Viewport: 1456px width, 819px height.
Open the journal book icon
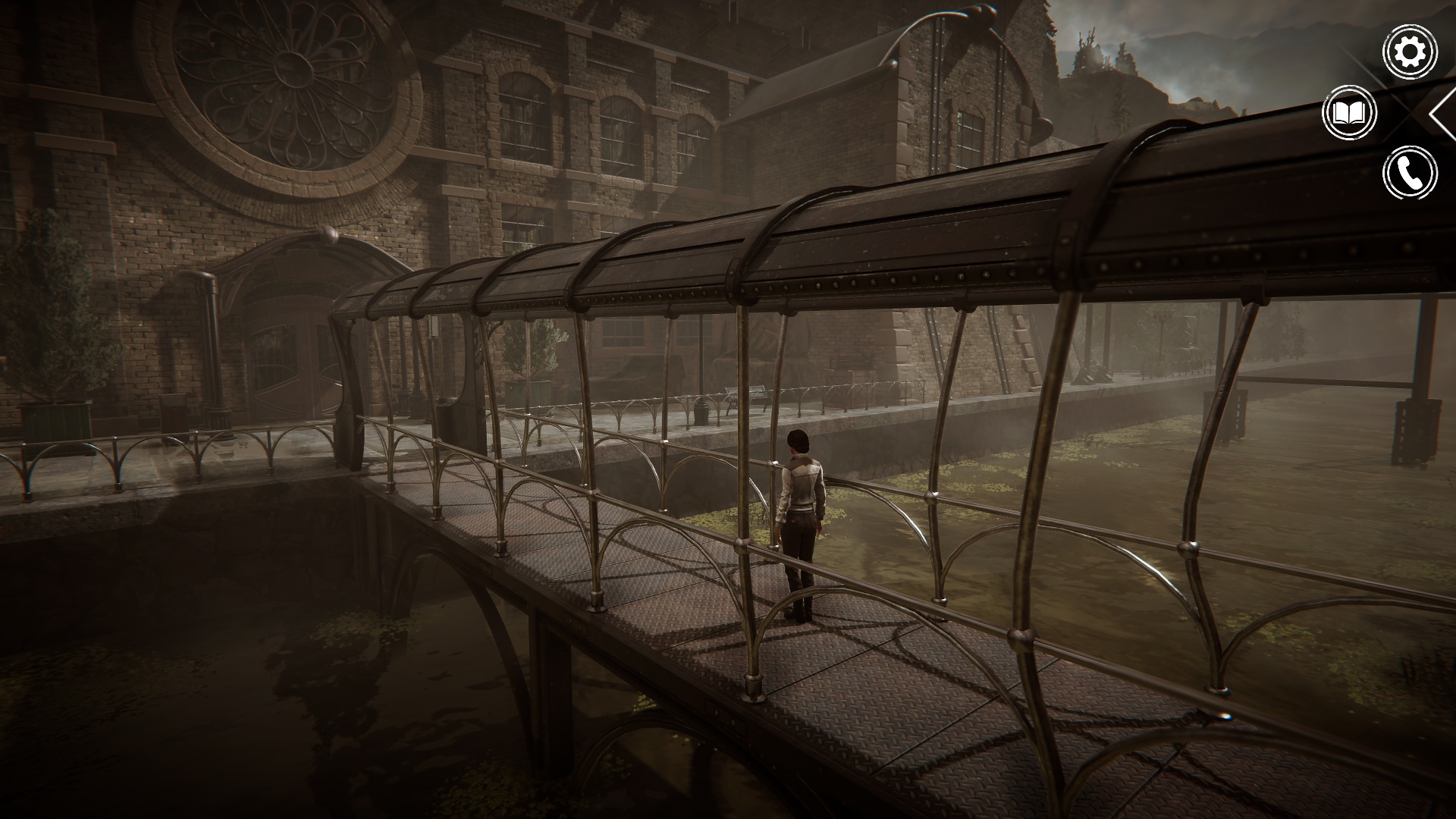tap(1349, 113)
